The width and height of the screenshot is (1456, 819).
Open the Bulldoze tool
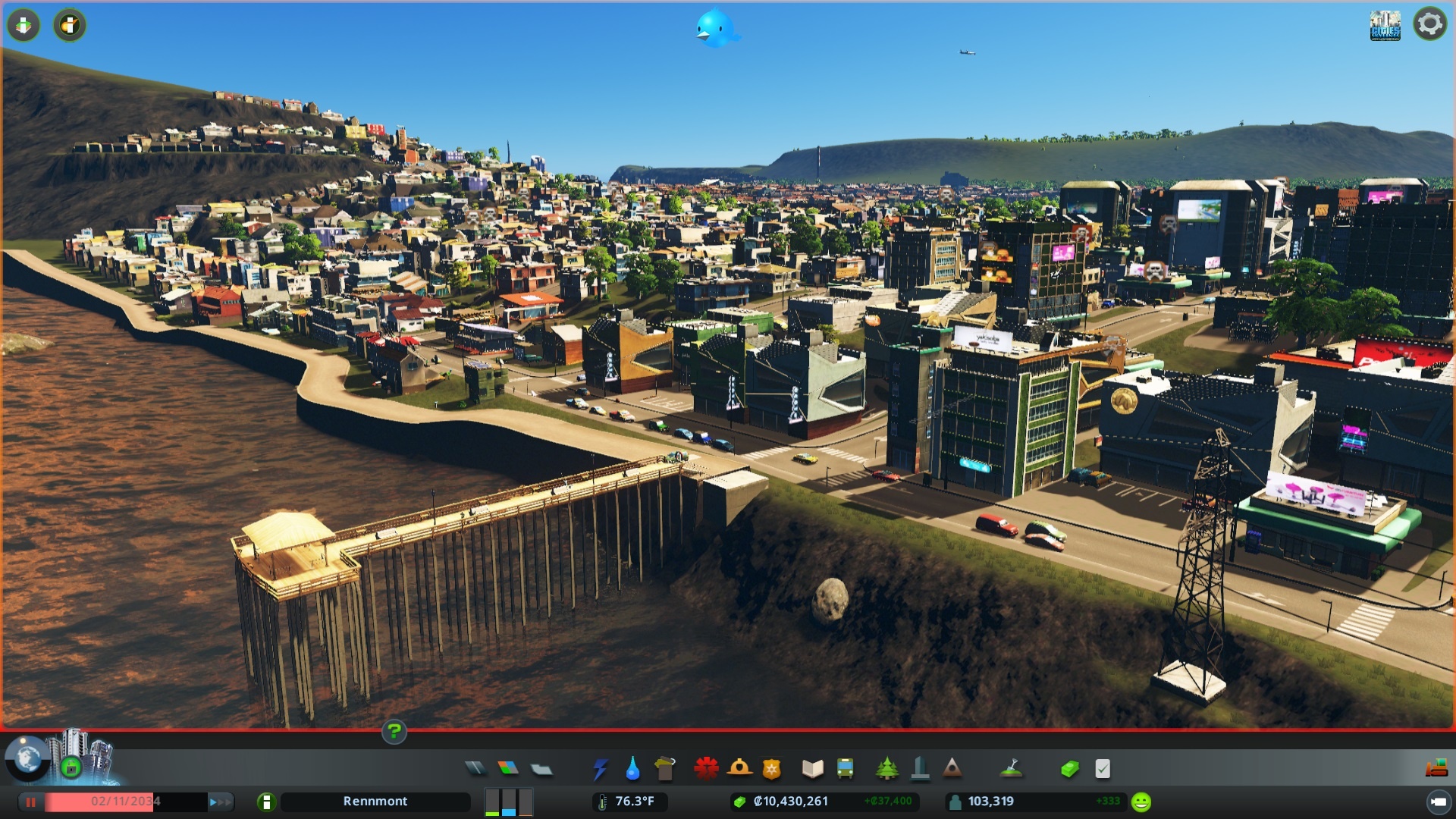tap(1436, 769)
